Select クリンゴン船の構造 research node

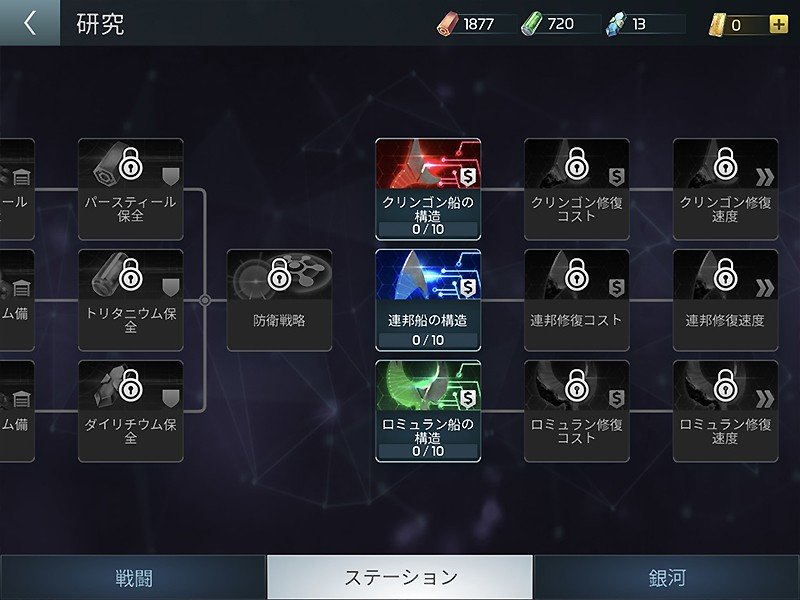(428, 189)
